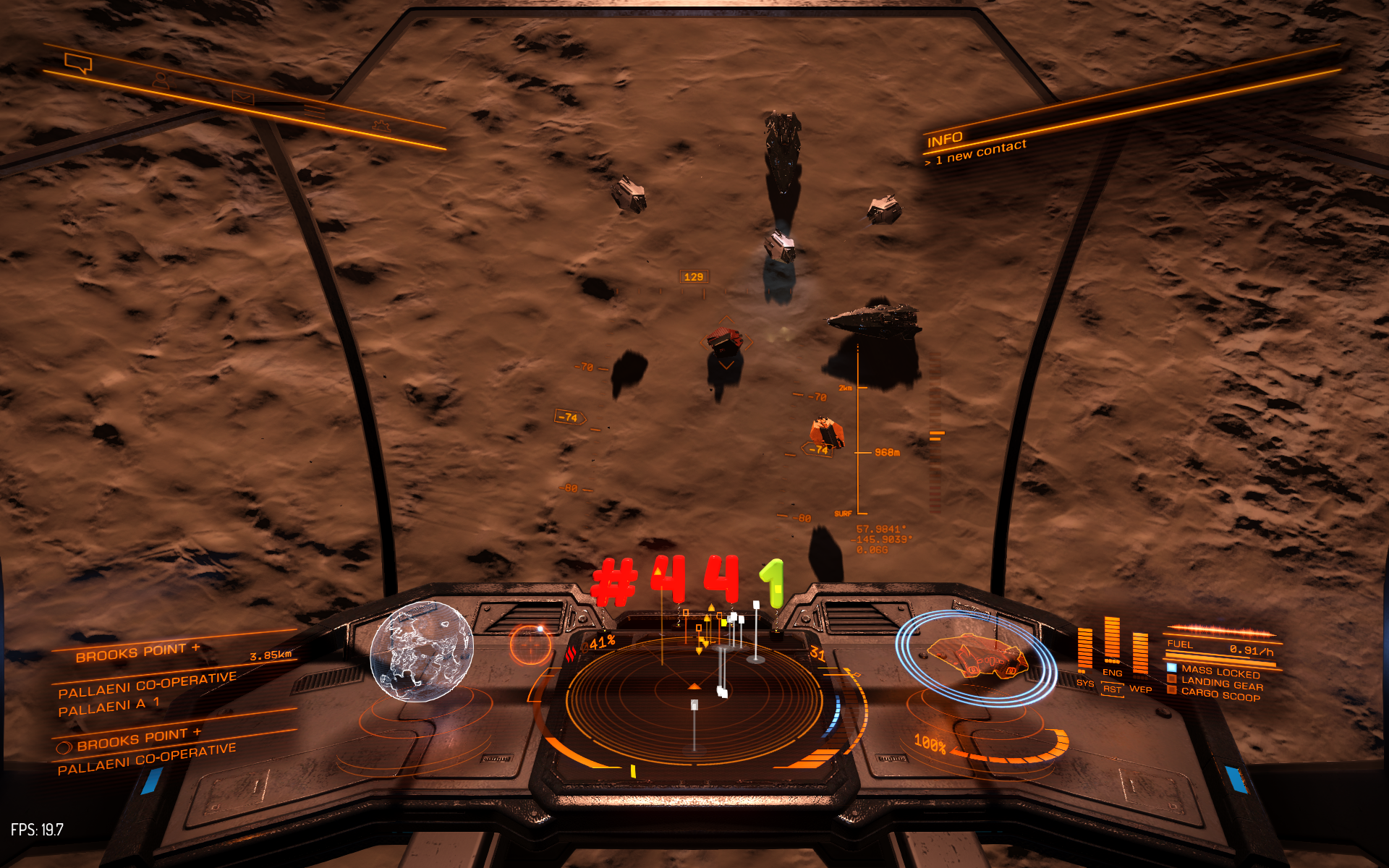This screenshot has width=1389, height=868.
Task: Select the target bracket around the red ship
Action: click(x=726, y=341)
